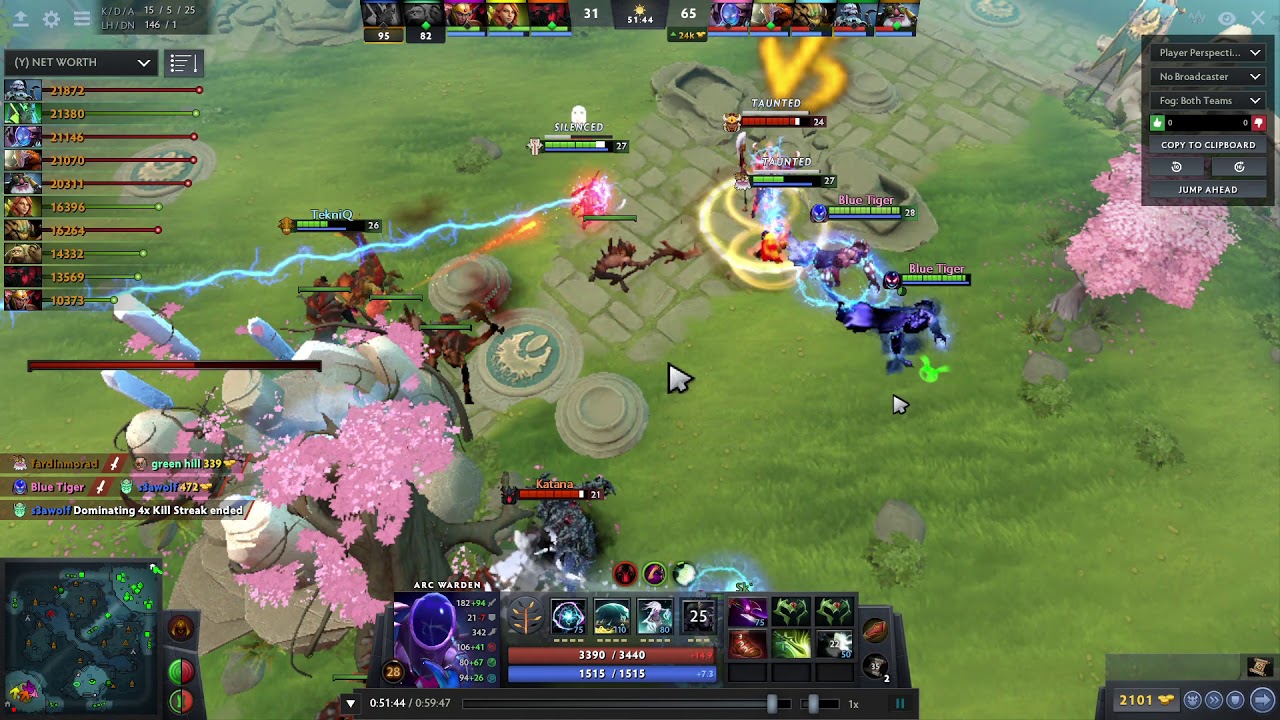Open the Player Perspective dropdown
The height and width of the screenshot is (720, 1280).
coord(1207,52)
